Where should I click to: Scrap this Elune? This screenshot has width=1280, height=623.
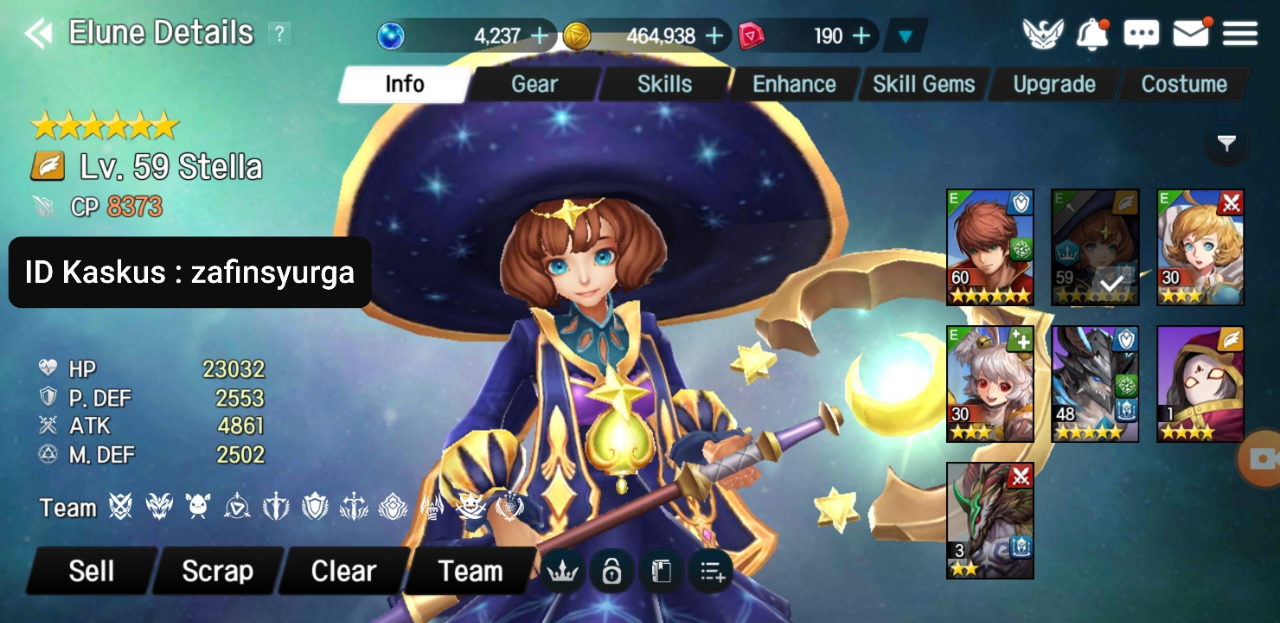217,571
